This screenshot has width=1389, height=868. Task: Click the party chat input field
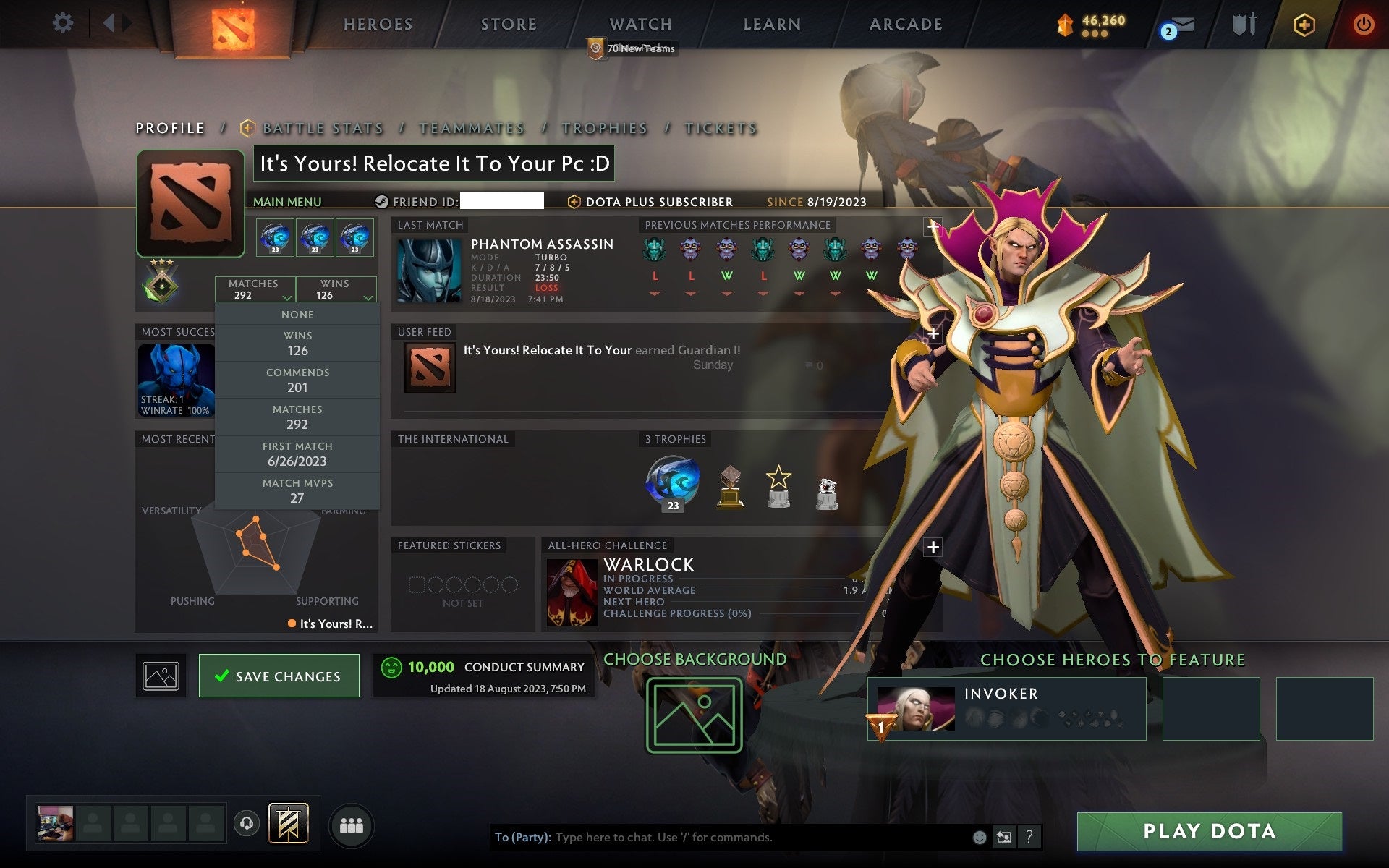[723, 838]
